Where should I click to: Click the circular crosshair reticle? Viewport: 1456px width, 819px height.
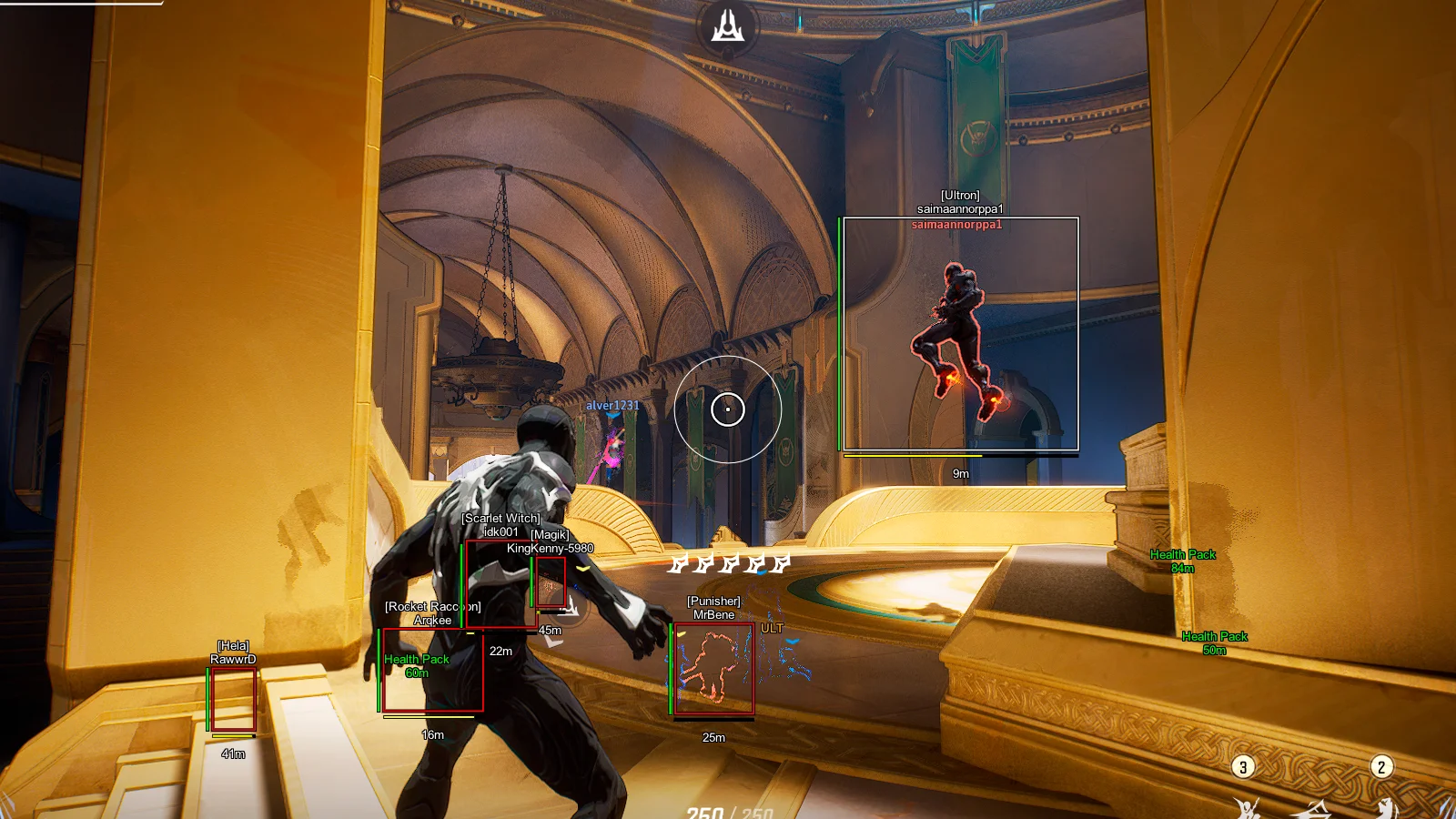(x=727, y=409)
